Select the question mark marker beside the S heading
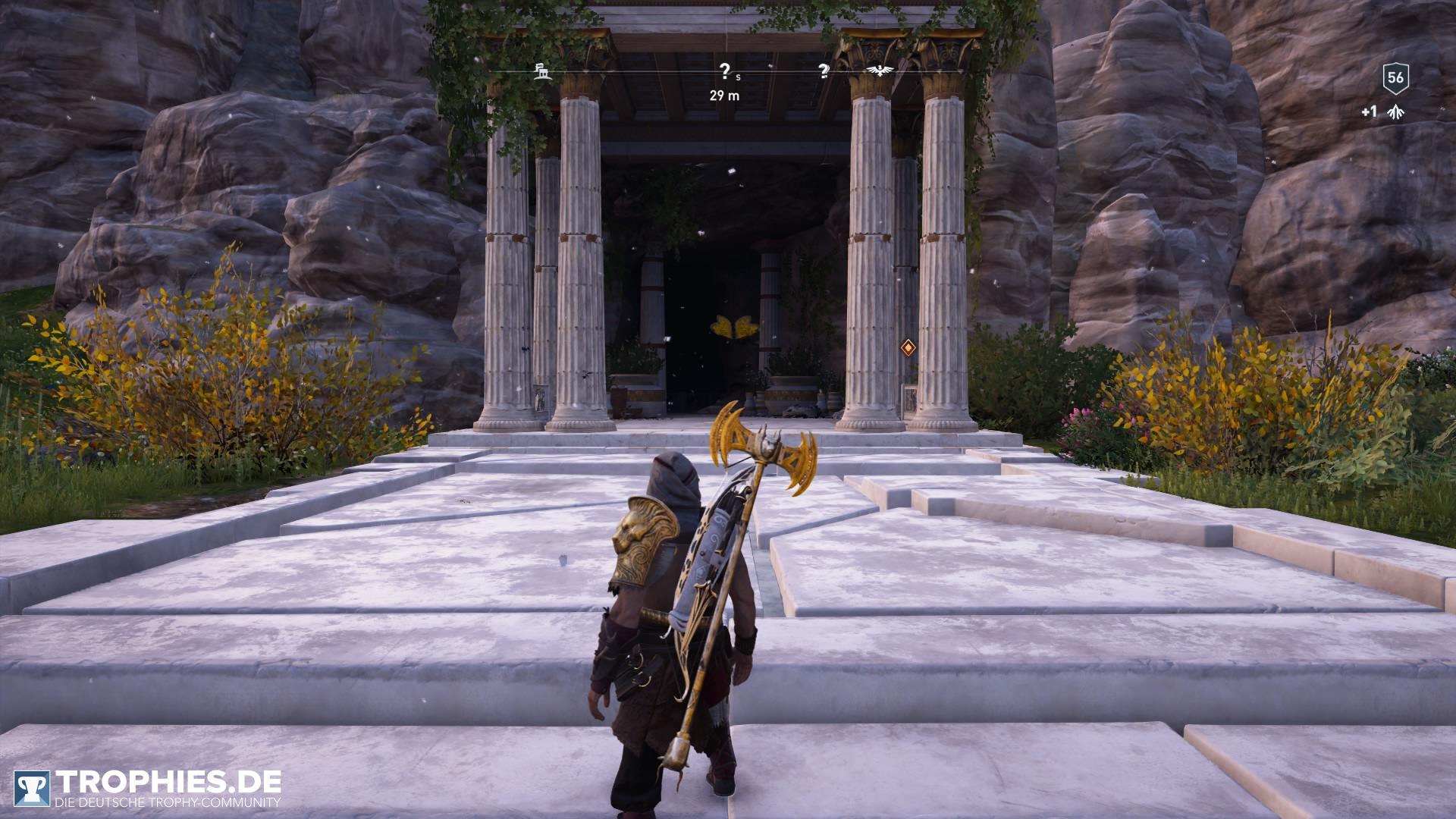Image resolution: width=1456 pixels, height=819 pixels. 724,71
